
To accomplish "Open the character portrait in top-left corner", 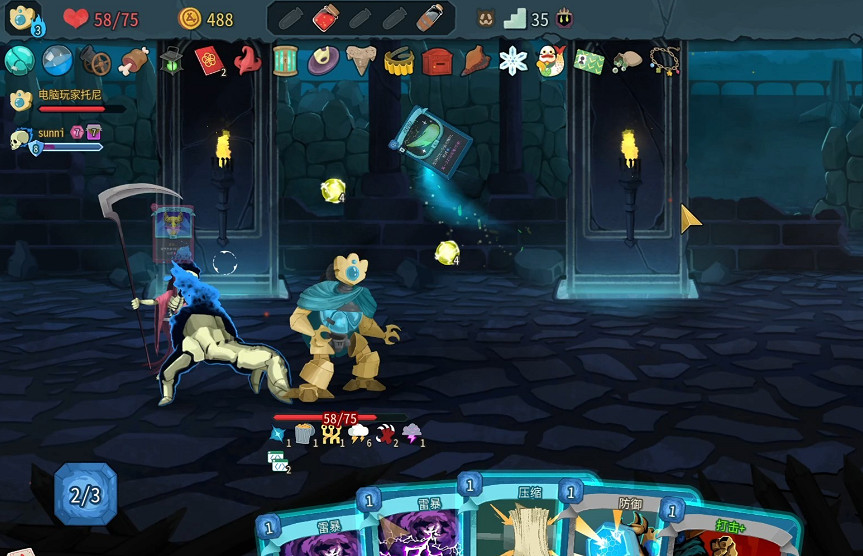I will pos(22,20).
